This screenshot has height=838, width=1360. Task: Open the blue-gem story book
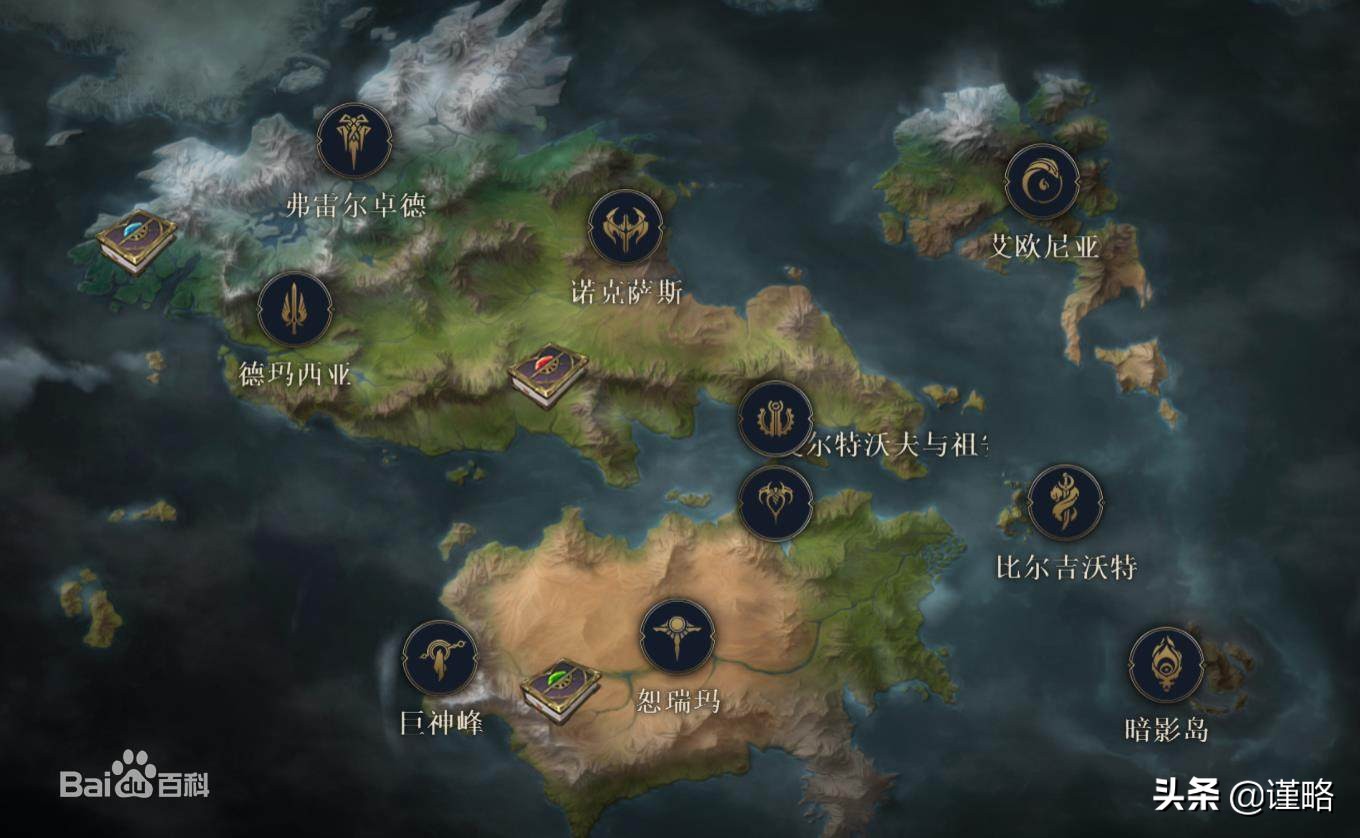point(136,241)
